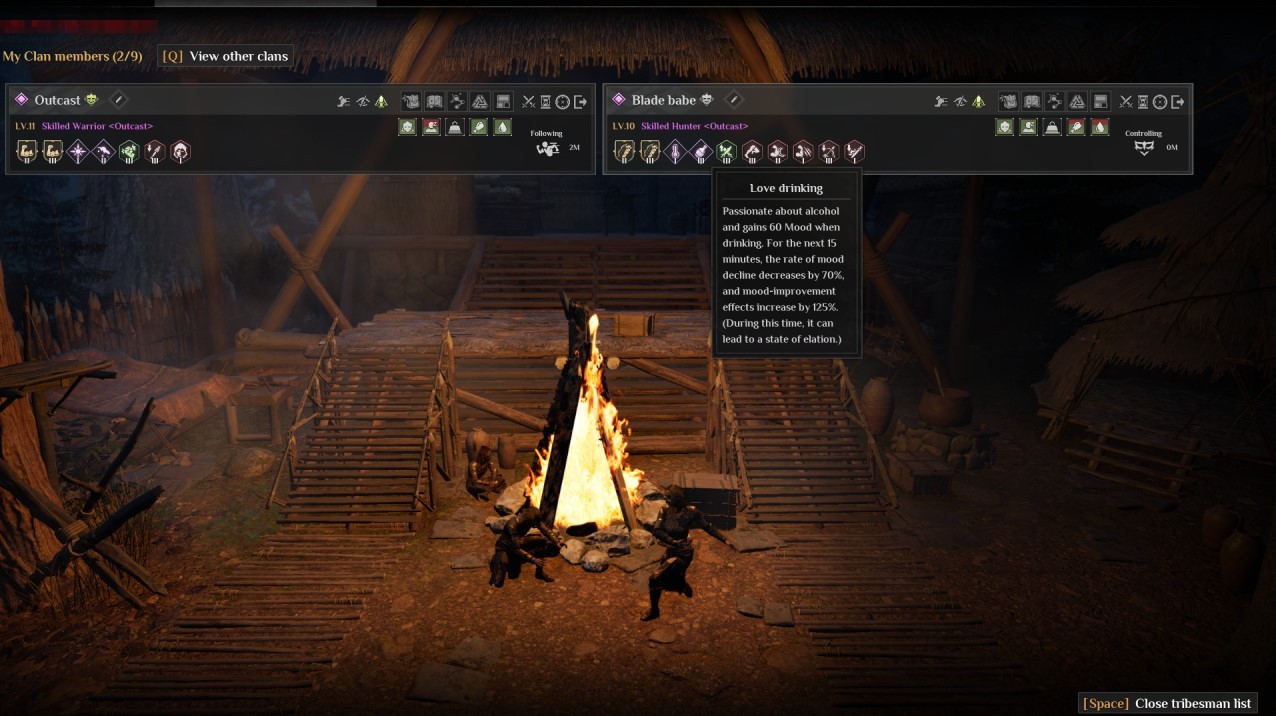Open Outcast's backpack inventory icon
Screen dimensions: 1276x716
[x=410, y=101]
